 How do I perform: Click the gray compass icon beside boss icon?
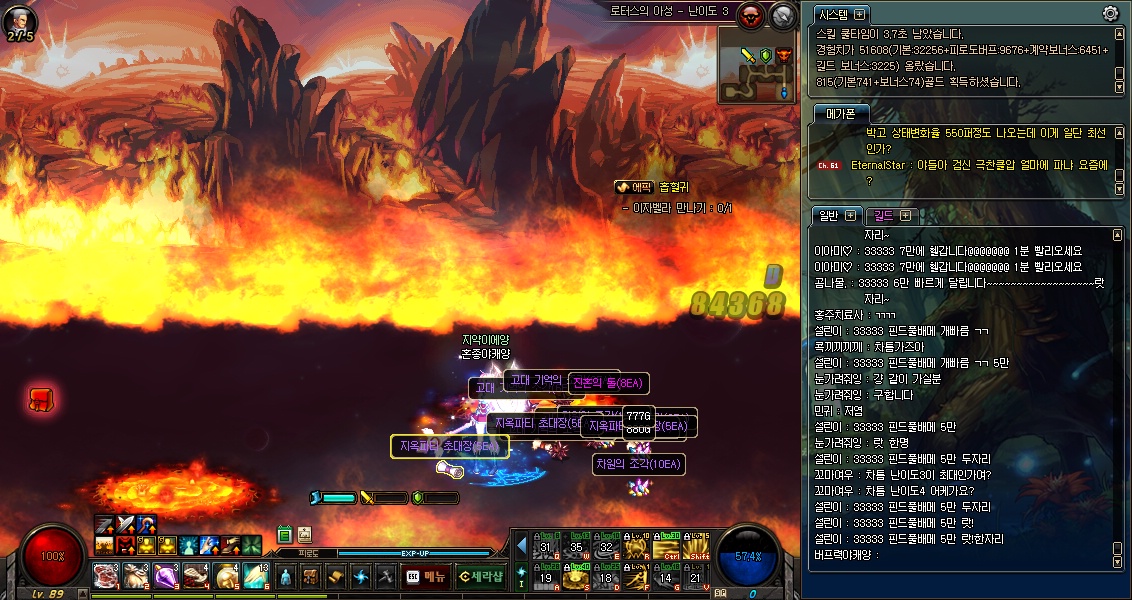[783, 14]
